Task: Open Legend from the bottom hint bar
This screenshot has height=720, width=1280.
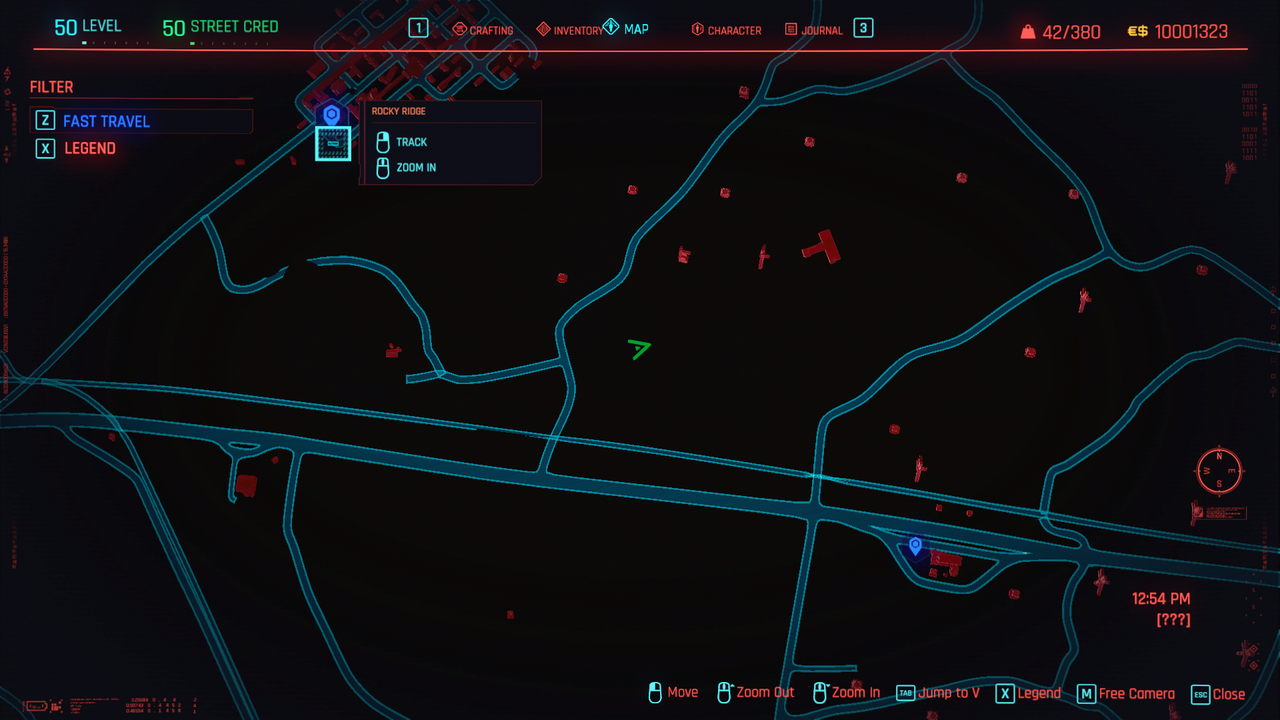Action: 1028,693
